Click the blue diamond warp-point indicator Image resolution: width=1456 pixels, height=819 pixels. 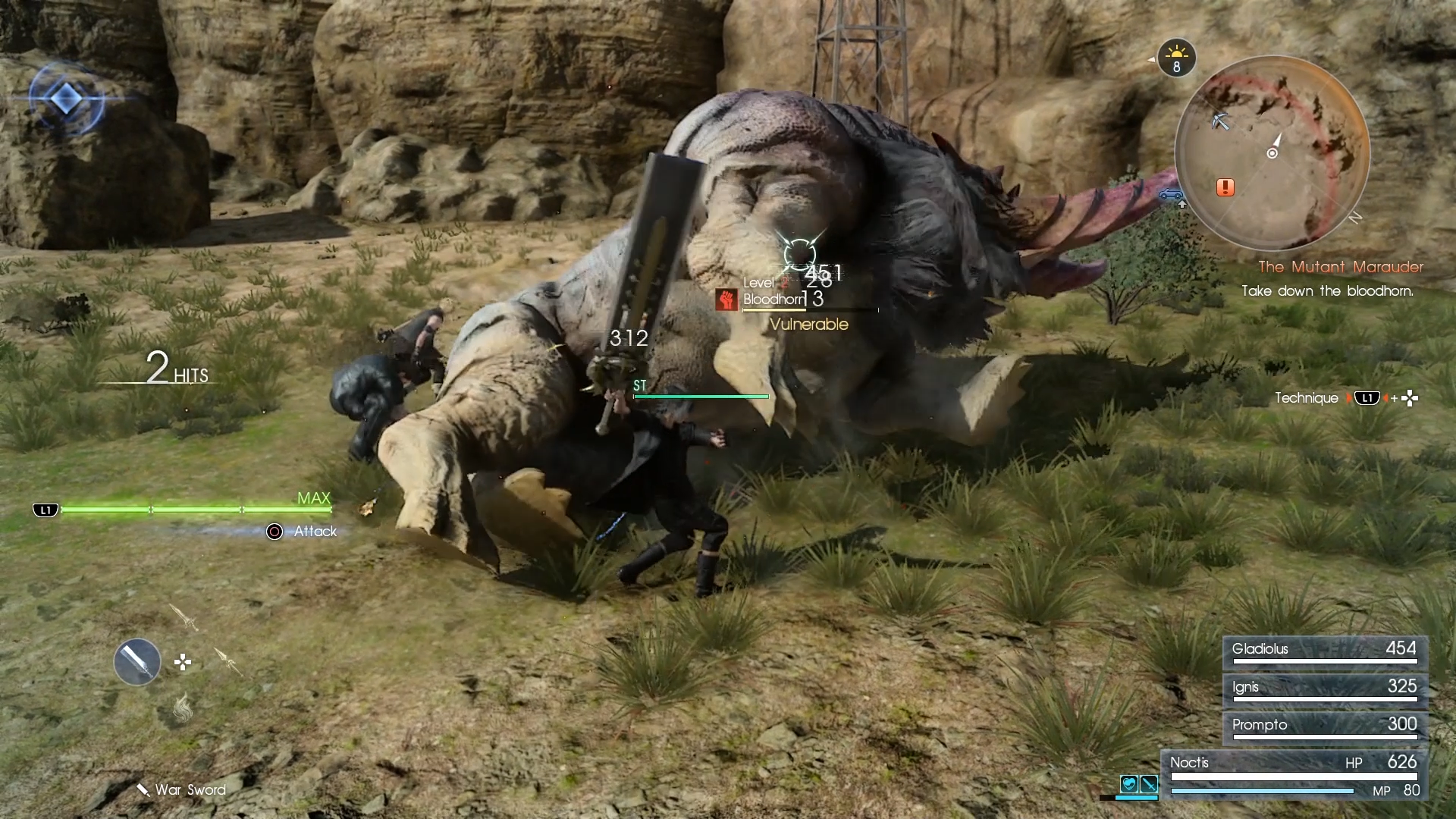point(66,98)
